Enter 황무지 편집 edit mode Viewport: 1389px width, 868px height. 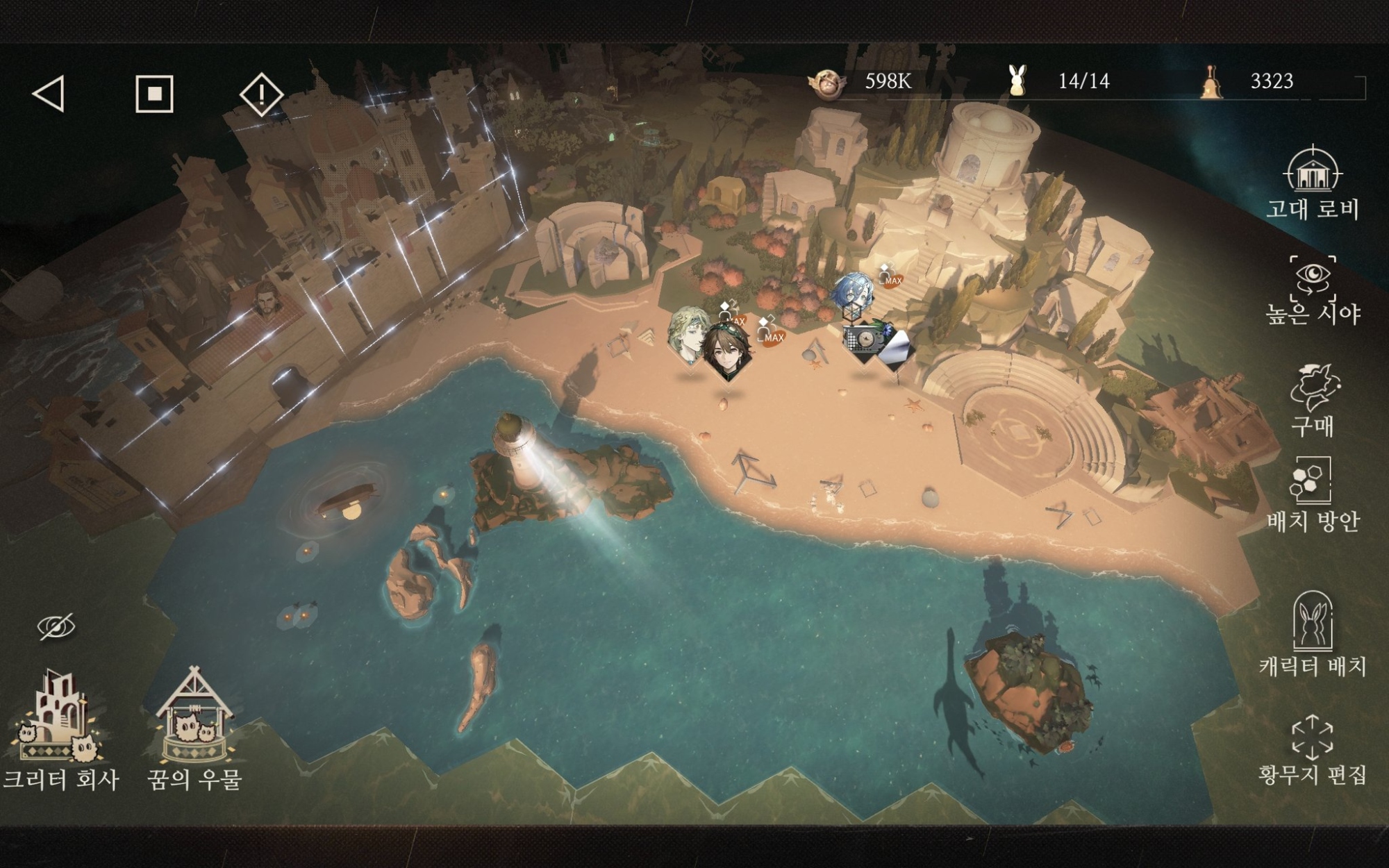click(1312, 750)
